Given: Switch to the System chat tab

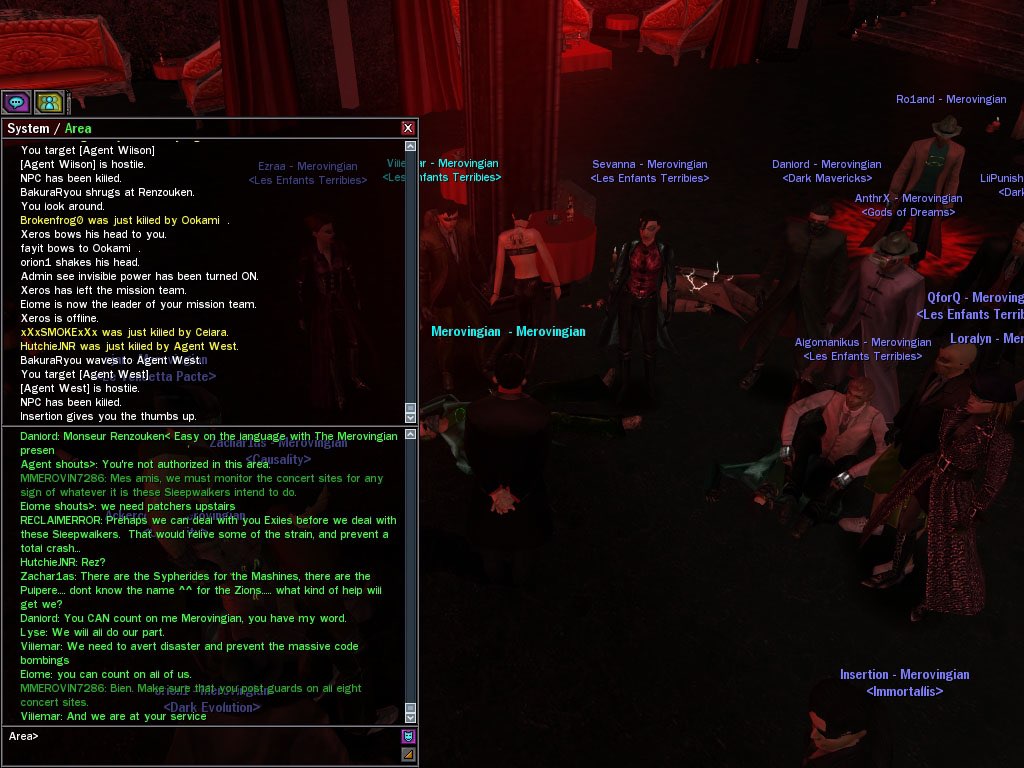Looking at the screenshot, I should [27, 128].
